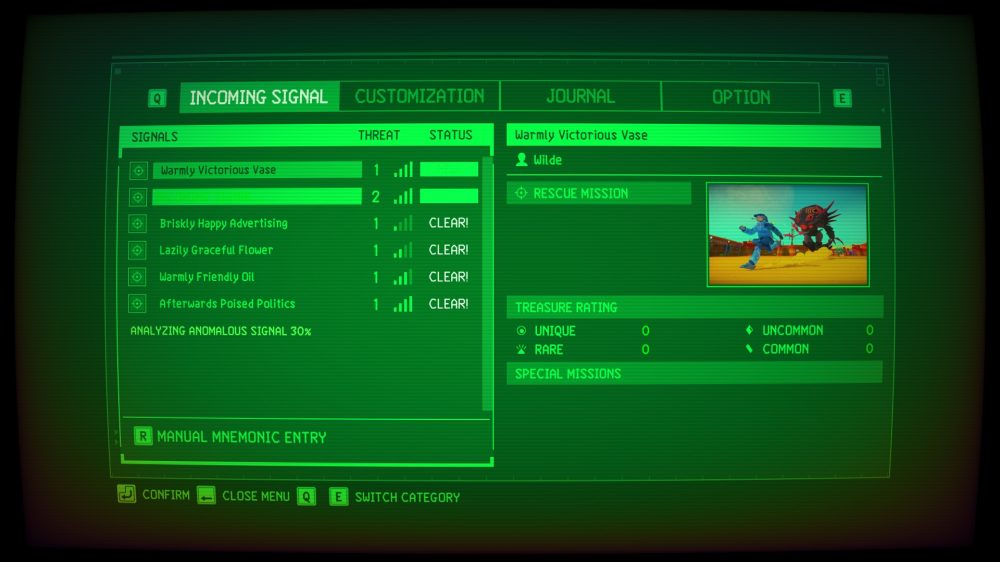Image resolution: width=1000 pixels, height=562 pixels.
Task: Pick the Warmly Friendly Oil signal
Action: pos(207,277)
